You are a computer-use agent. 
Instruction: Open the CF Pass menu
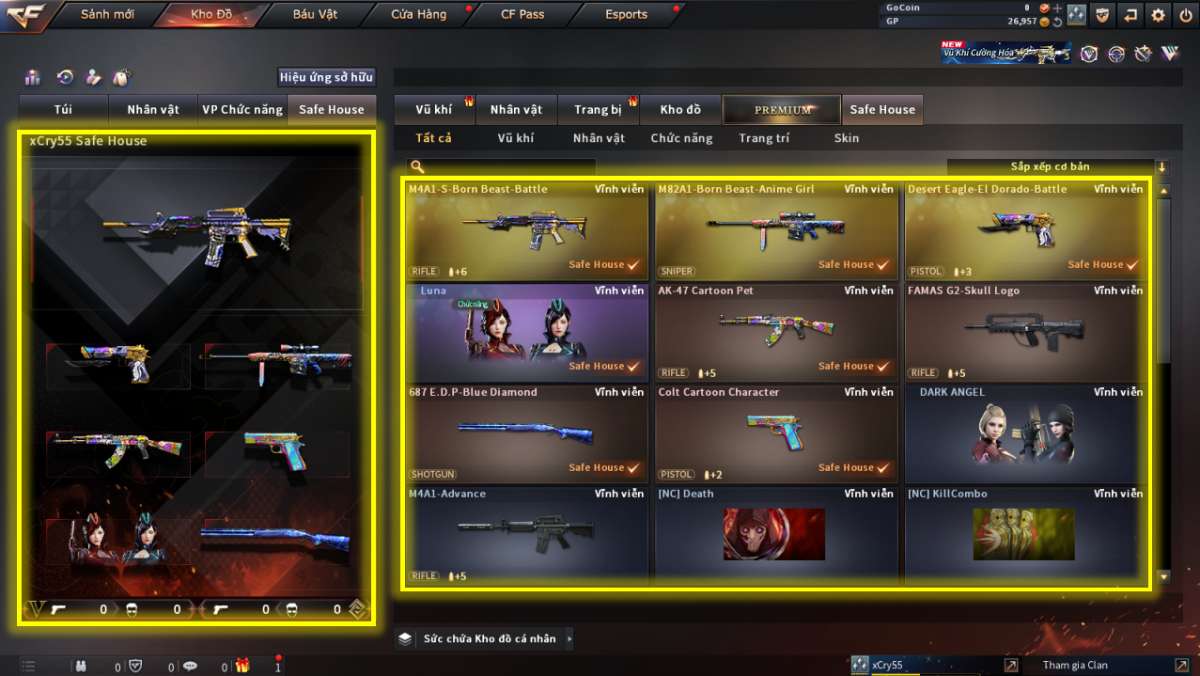point(522,15)
